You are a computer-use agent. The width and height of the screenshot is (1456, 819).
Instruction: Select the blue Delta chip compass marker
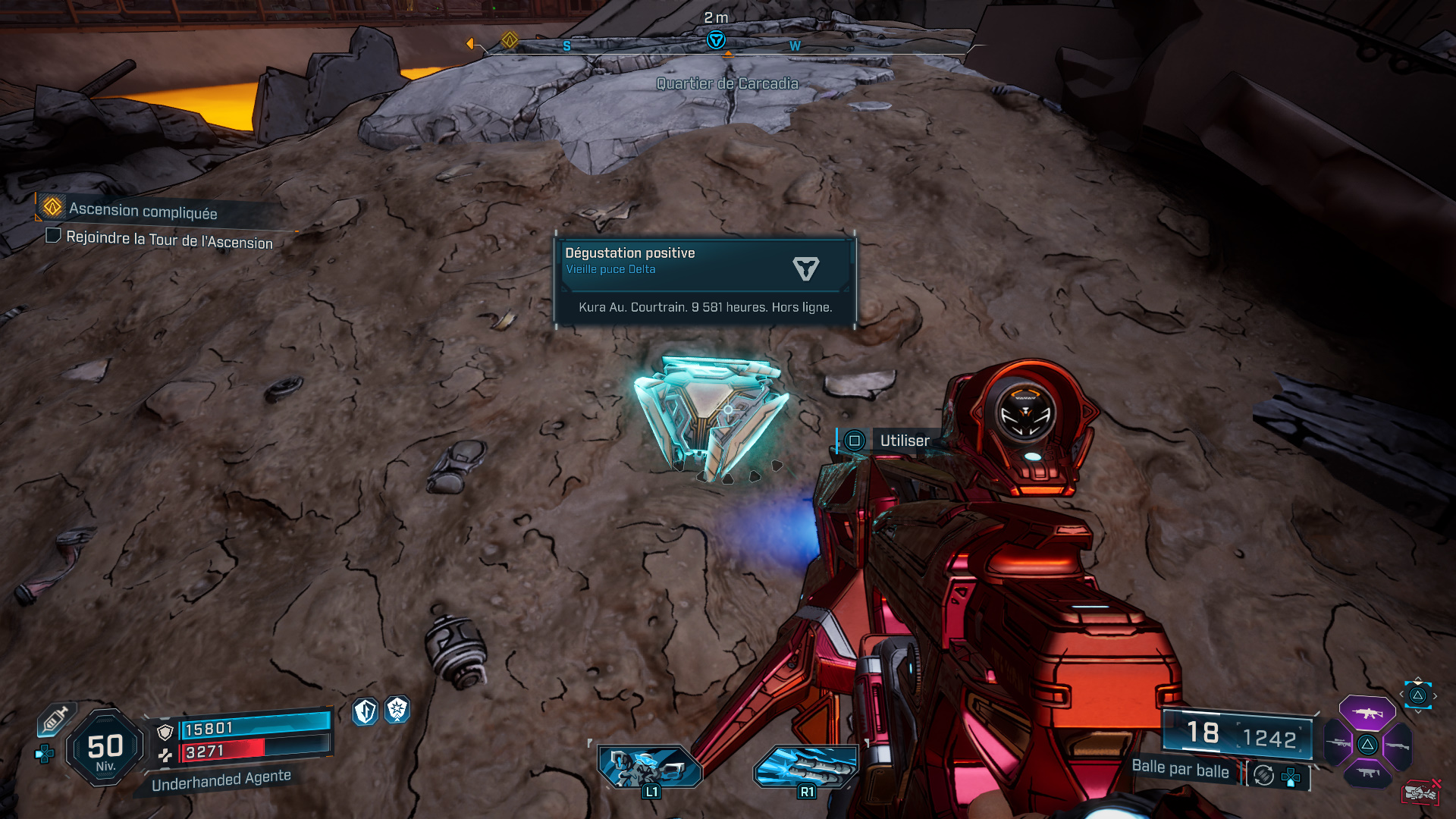[x=715, y=40]
